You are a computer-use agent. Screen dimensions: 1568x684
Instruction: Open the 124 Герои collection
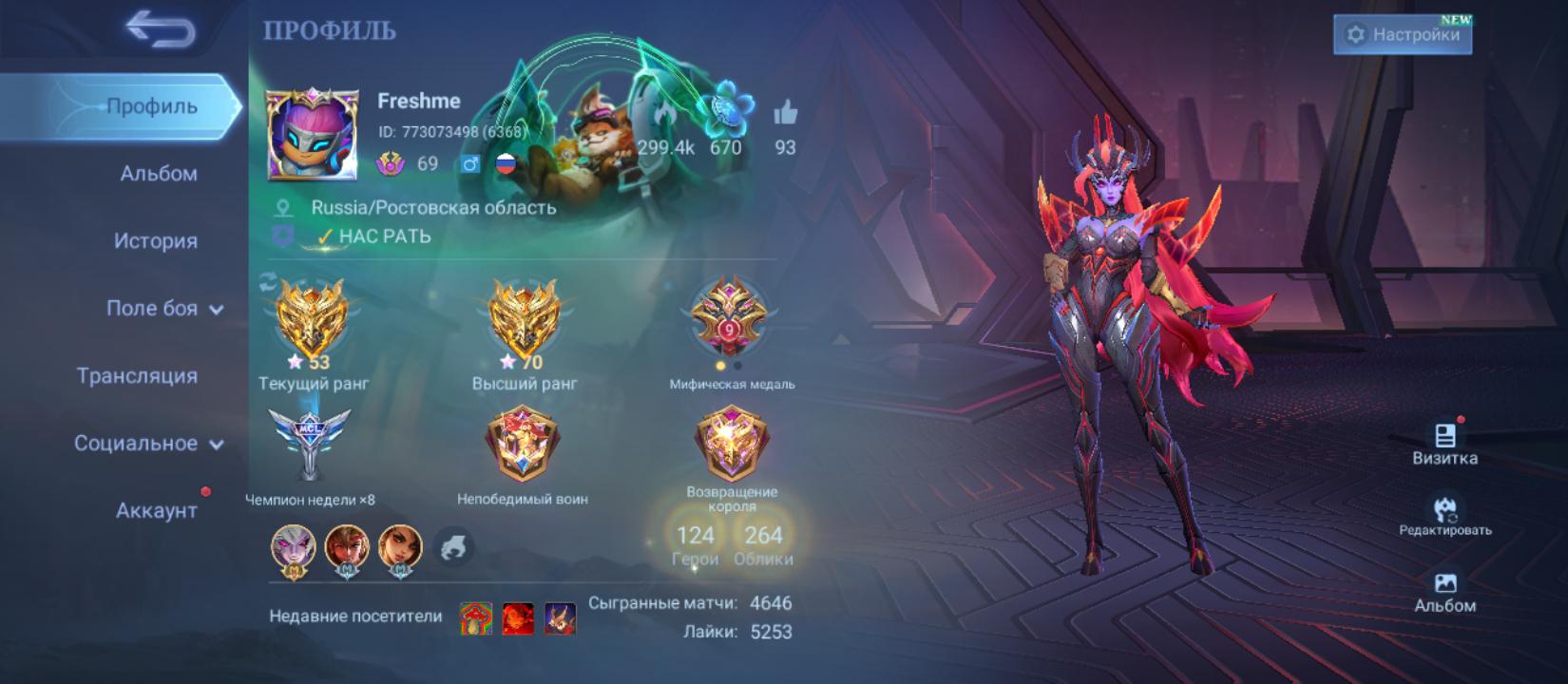[x=696, y=545]
